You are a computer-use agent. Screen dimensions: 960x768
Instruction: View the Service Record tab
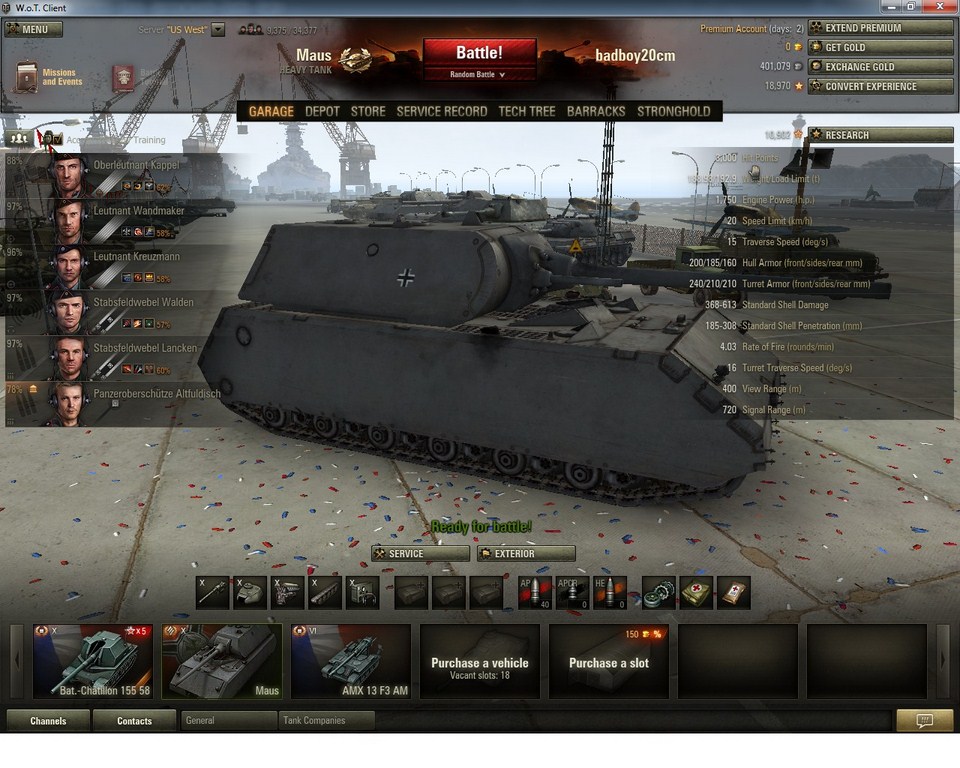click(x=441, y=111)
